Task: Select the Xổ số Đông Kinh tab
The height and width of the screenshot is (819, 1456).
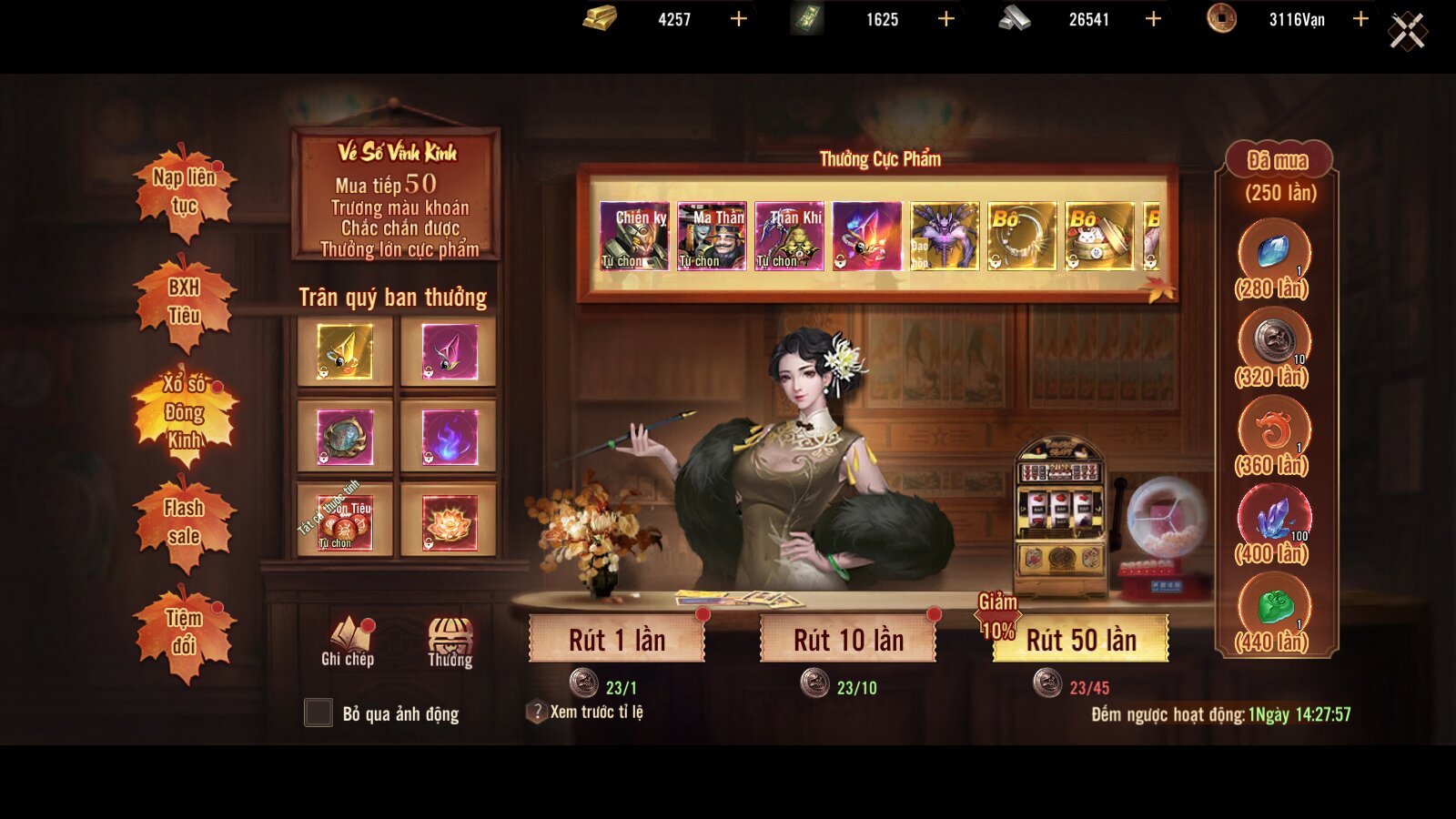Action: [x=185, y=412]
